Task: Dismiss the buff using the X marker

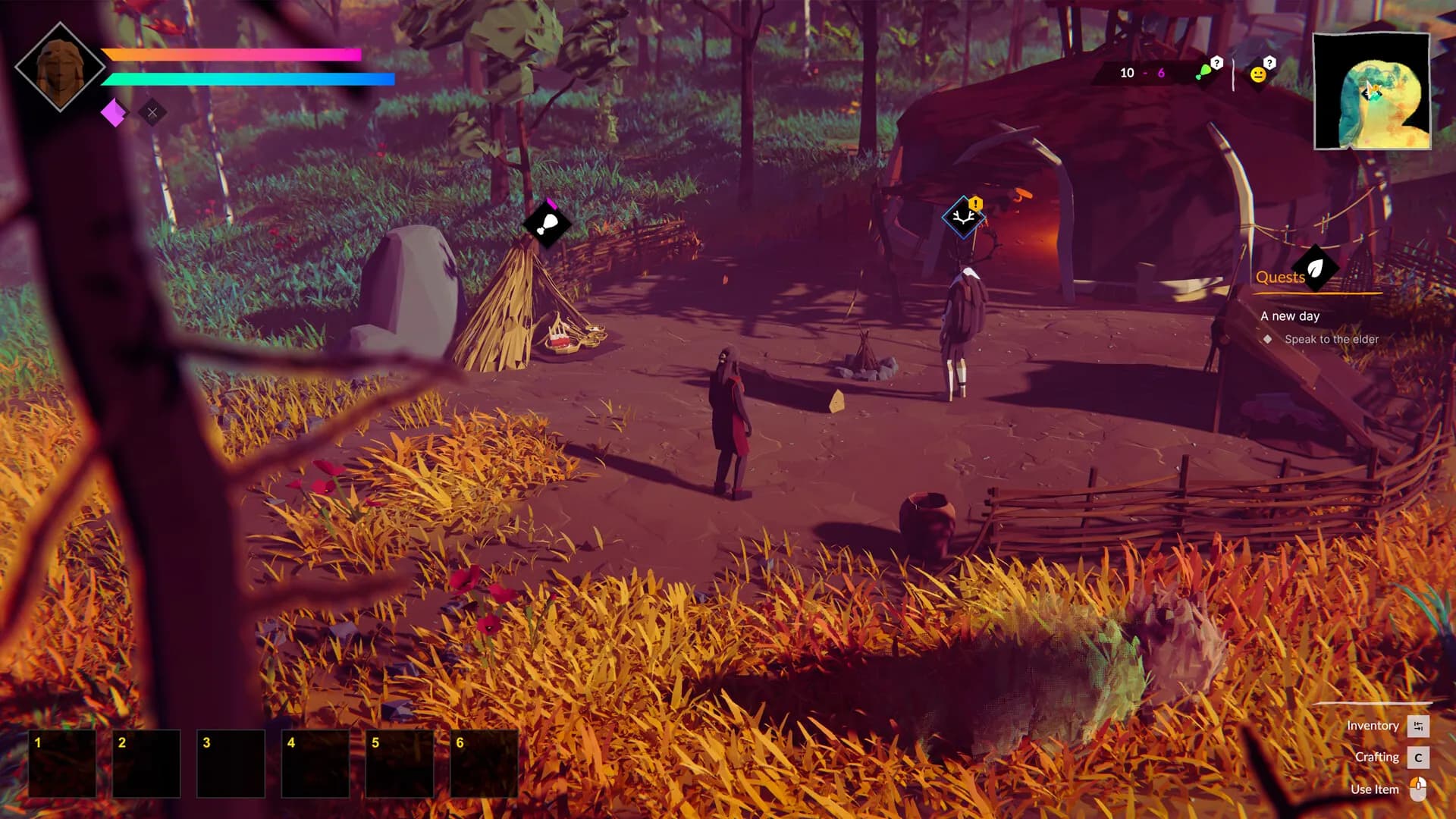Action: click(x=153, y=112)
